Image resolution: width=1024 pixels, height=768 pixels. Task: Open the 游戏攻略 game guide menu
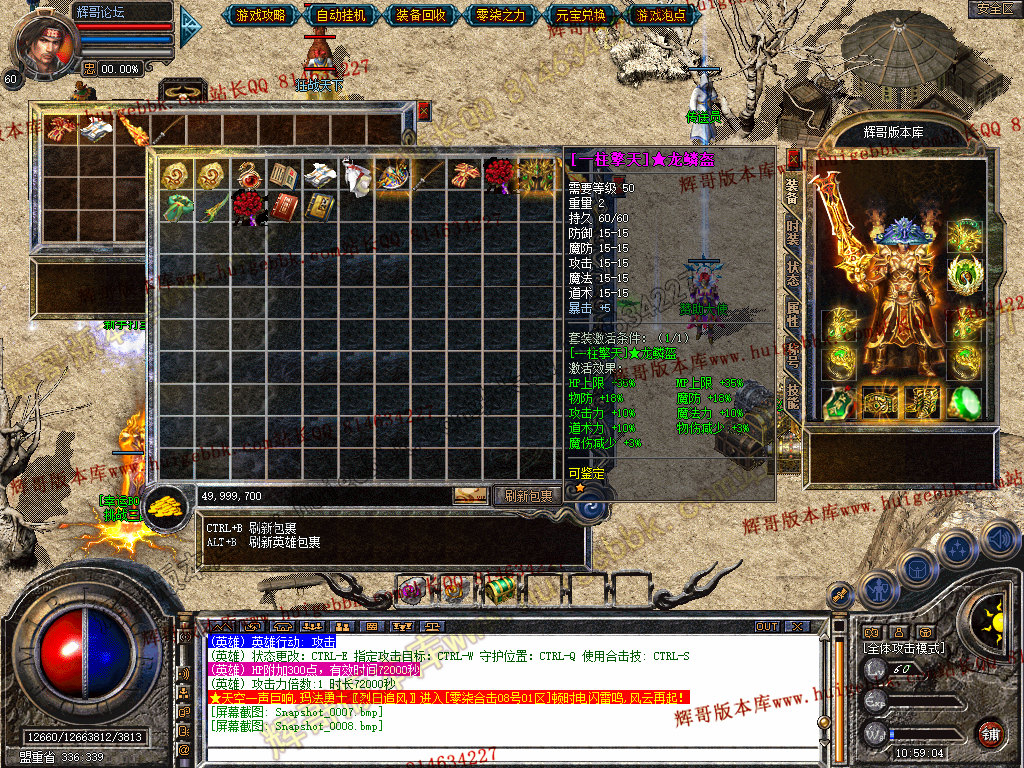(261, 15)
